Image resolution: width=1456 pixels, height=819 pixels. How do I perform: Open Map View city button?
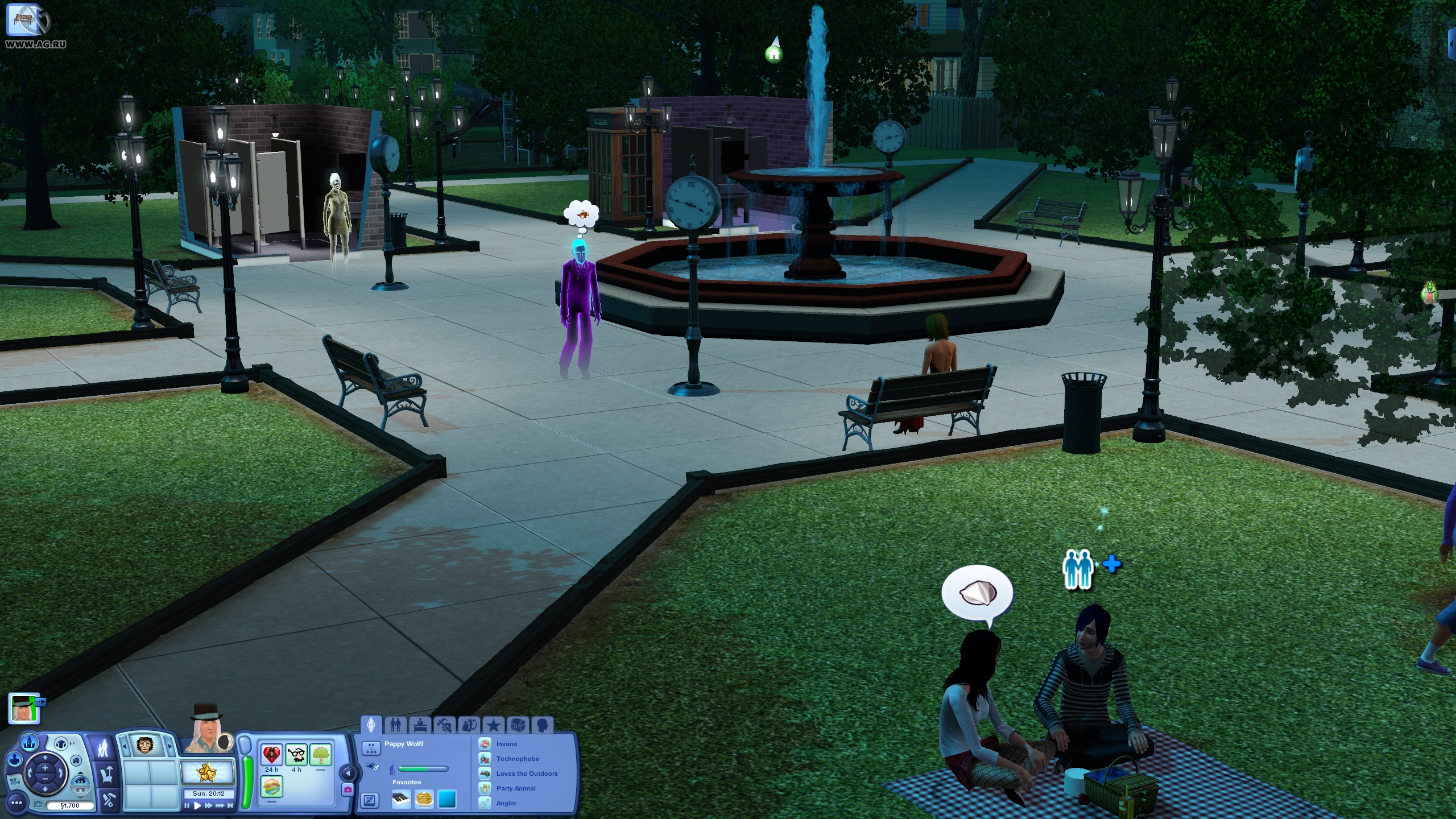coord(30,743)
